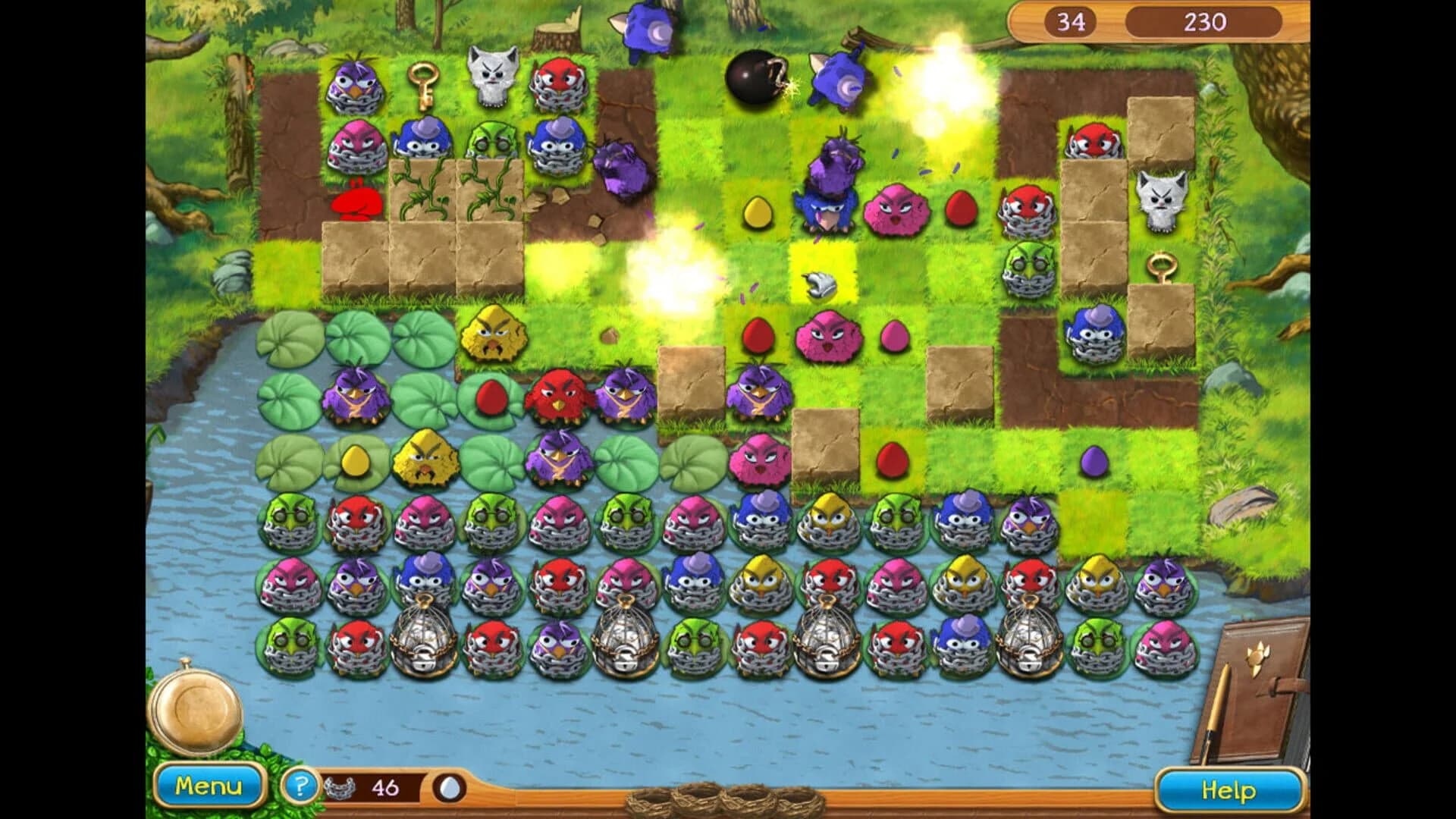Select the chain counter icon showing 46

[339, 789]
